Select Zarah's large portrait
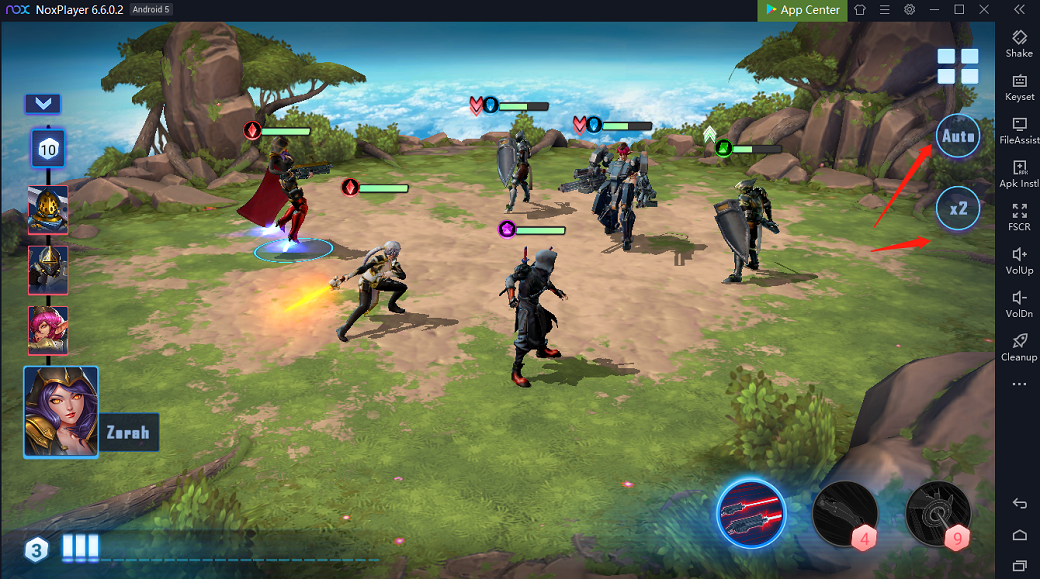1040x579 pixels. coord(61,411)
